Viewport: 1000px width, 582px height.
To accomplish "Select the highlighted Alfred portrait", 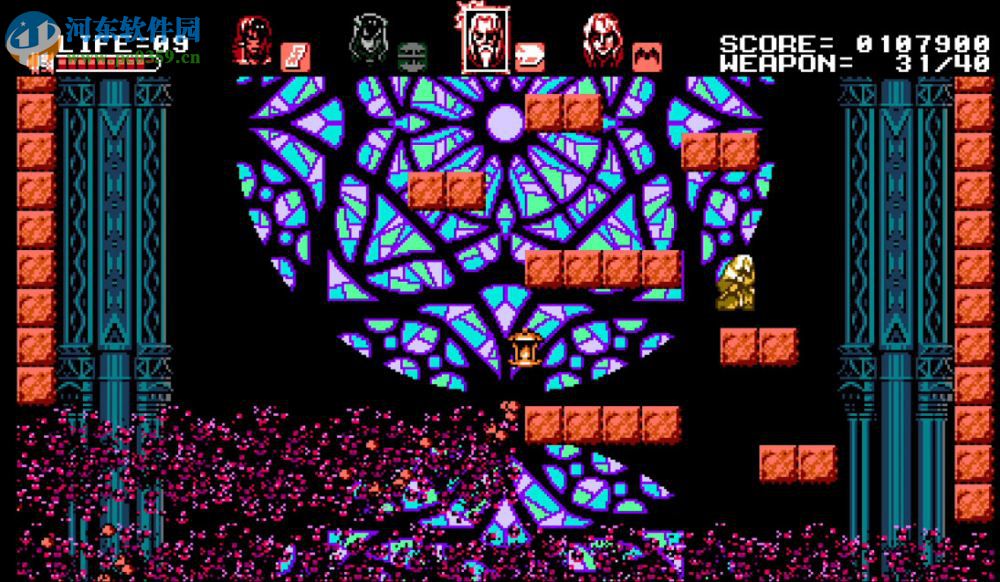I will (484, 40).
